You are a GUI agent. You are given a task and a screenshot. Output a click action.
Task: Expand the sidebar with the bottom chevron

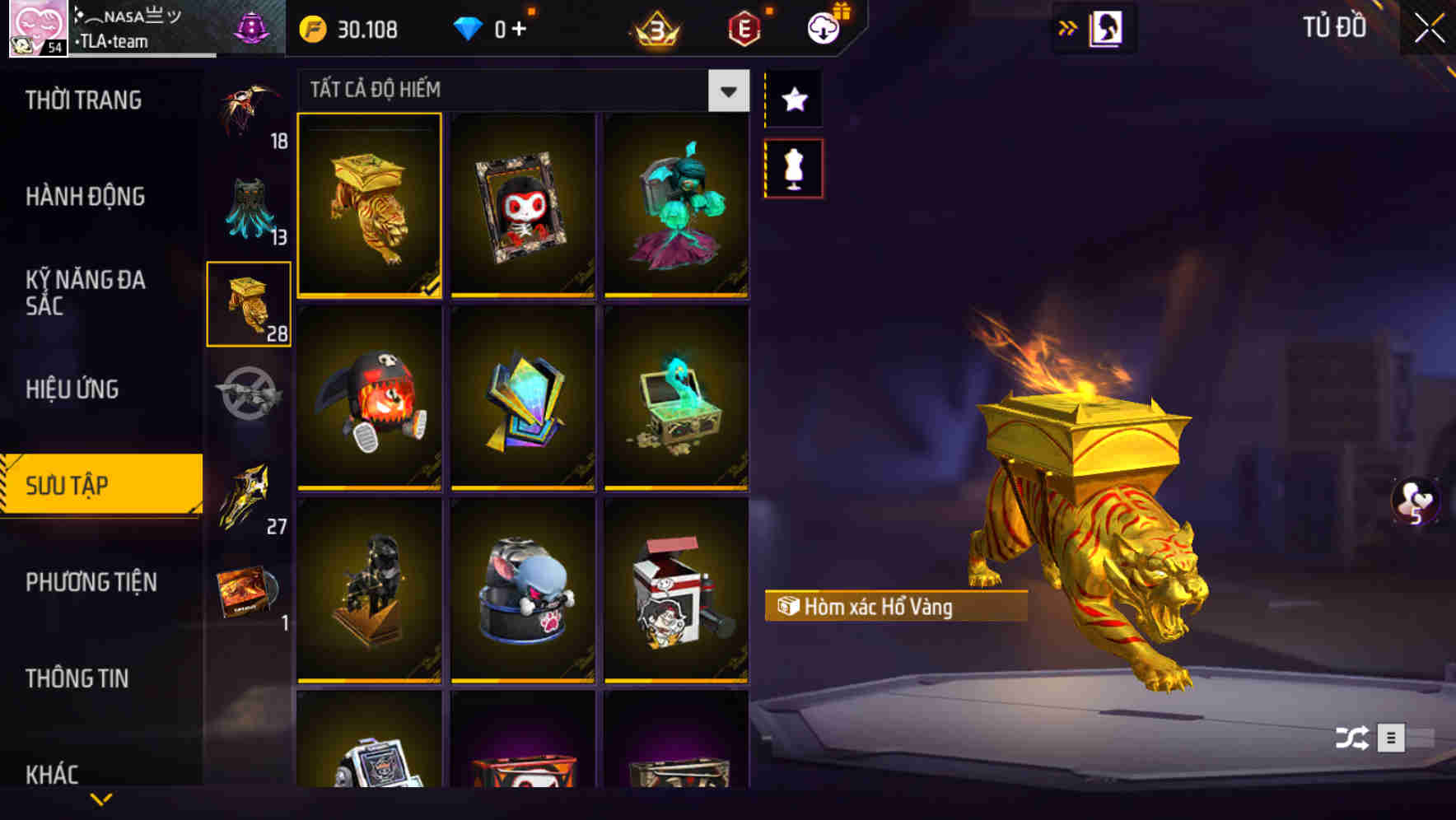pyautogui.click(x=100, y=800)
